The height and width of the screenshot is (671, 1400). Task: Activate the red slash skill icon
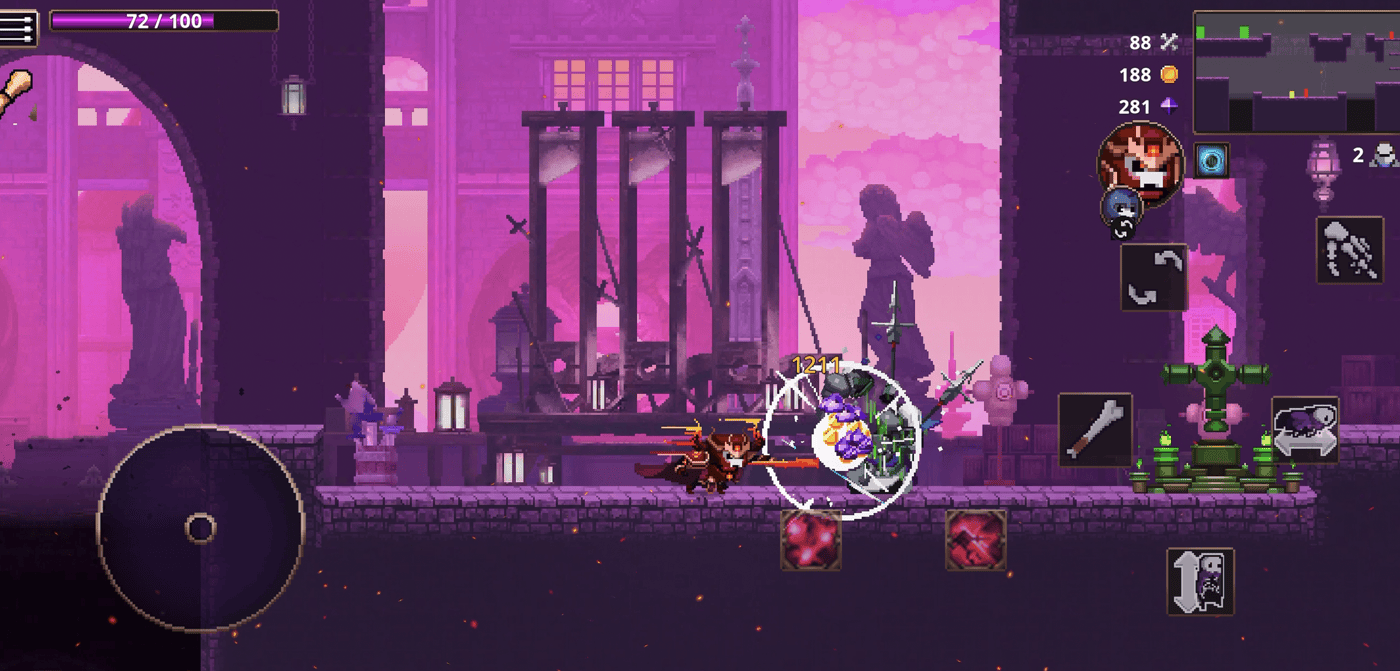point(976,539)
